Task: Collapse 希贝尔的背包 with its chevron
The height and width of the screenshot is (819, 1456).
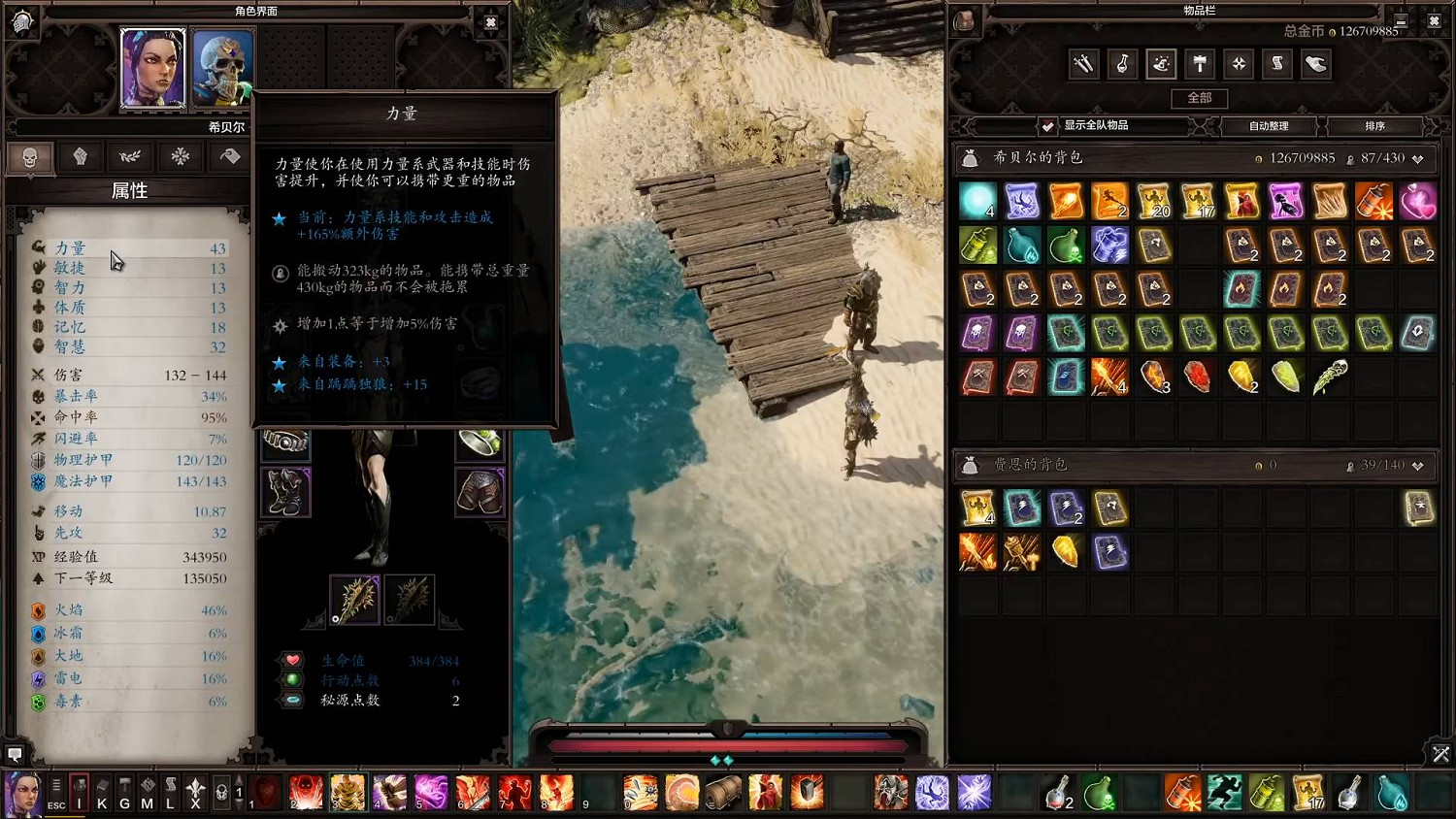Action: 1416,156
